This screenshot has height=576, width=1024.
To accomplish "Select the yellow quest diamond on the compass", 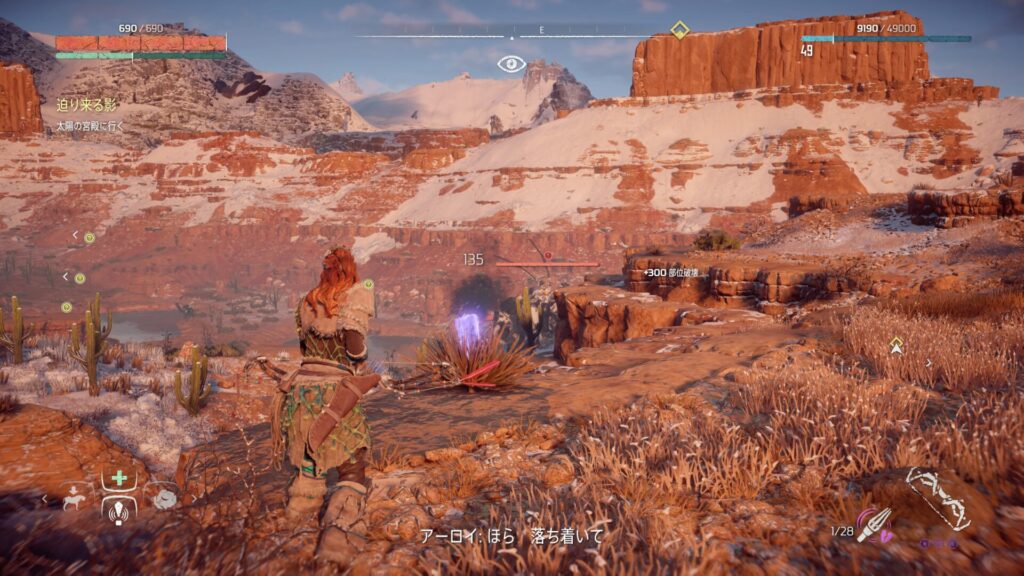I will [679, 30].
